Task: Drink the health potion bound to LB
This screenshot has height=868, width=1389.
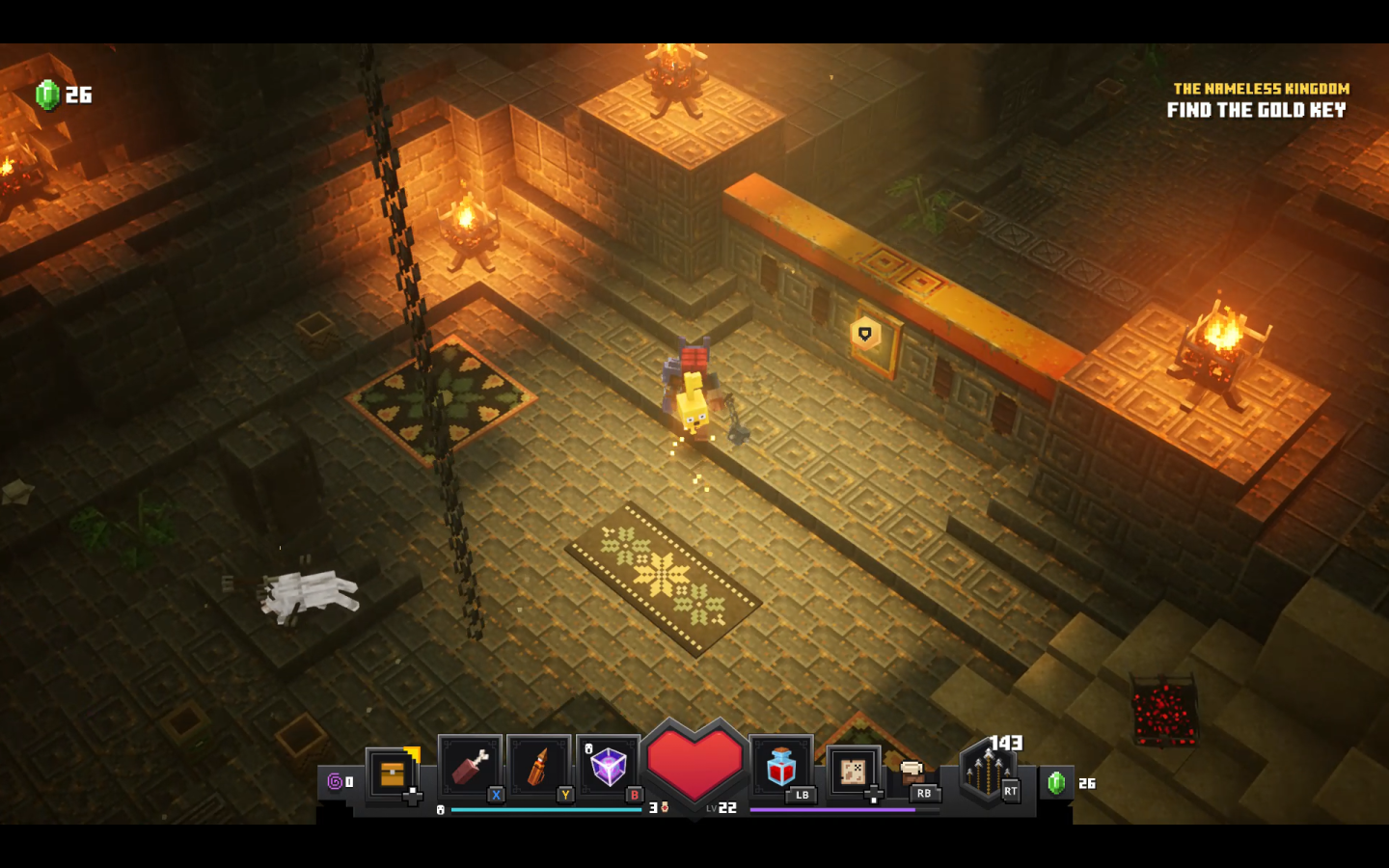Action: [780, 769]
